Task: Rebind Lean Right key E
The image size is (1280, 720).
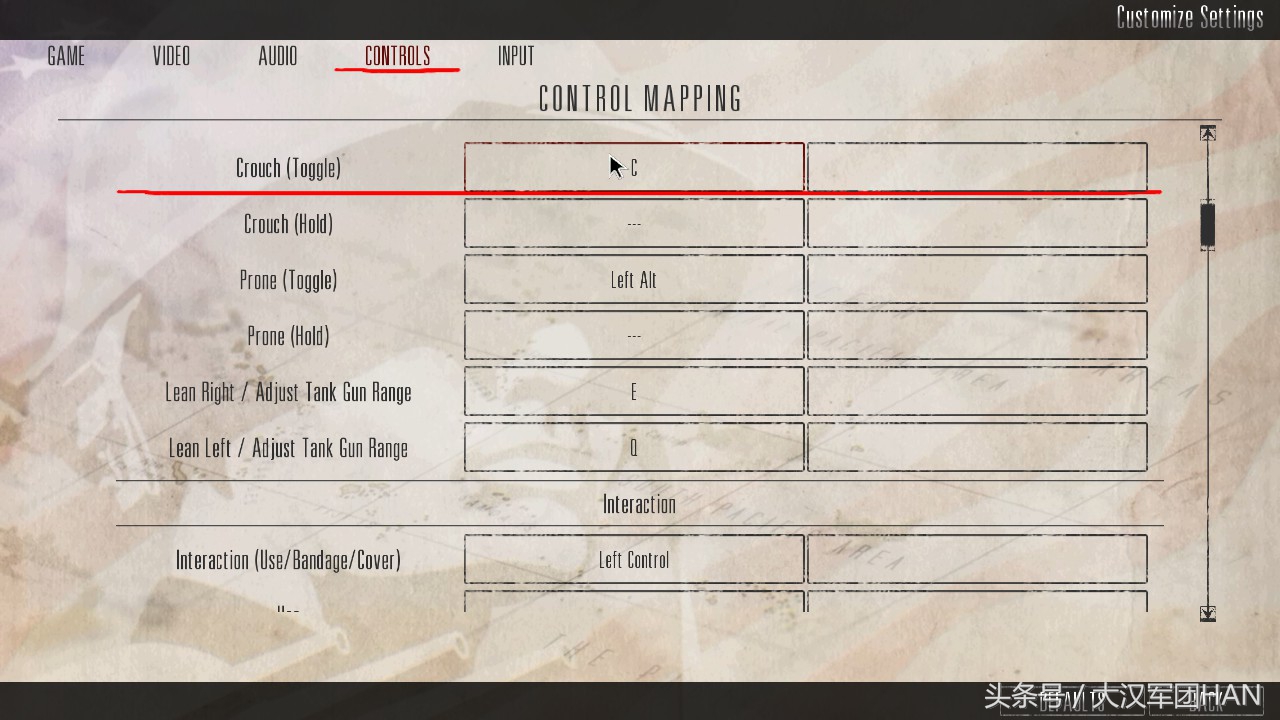Action: tap(634, 392)
